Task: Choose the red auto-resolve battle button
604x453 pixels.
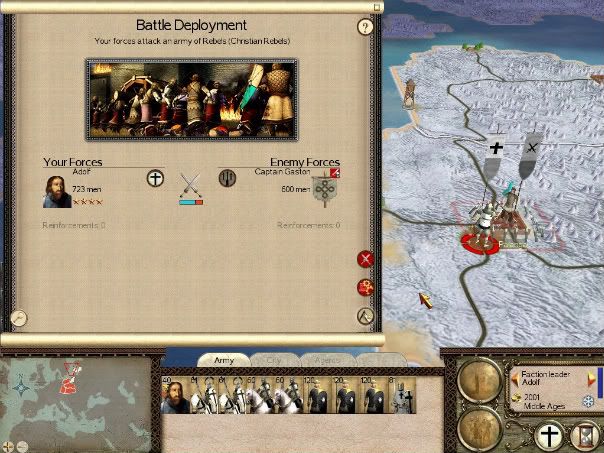Action: coord(365,288)
